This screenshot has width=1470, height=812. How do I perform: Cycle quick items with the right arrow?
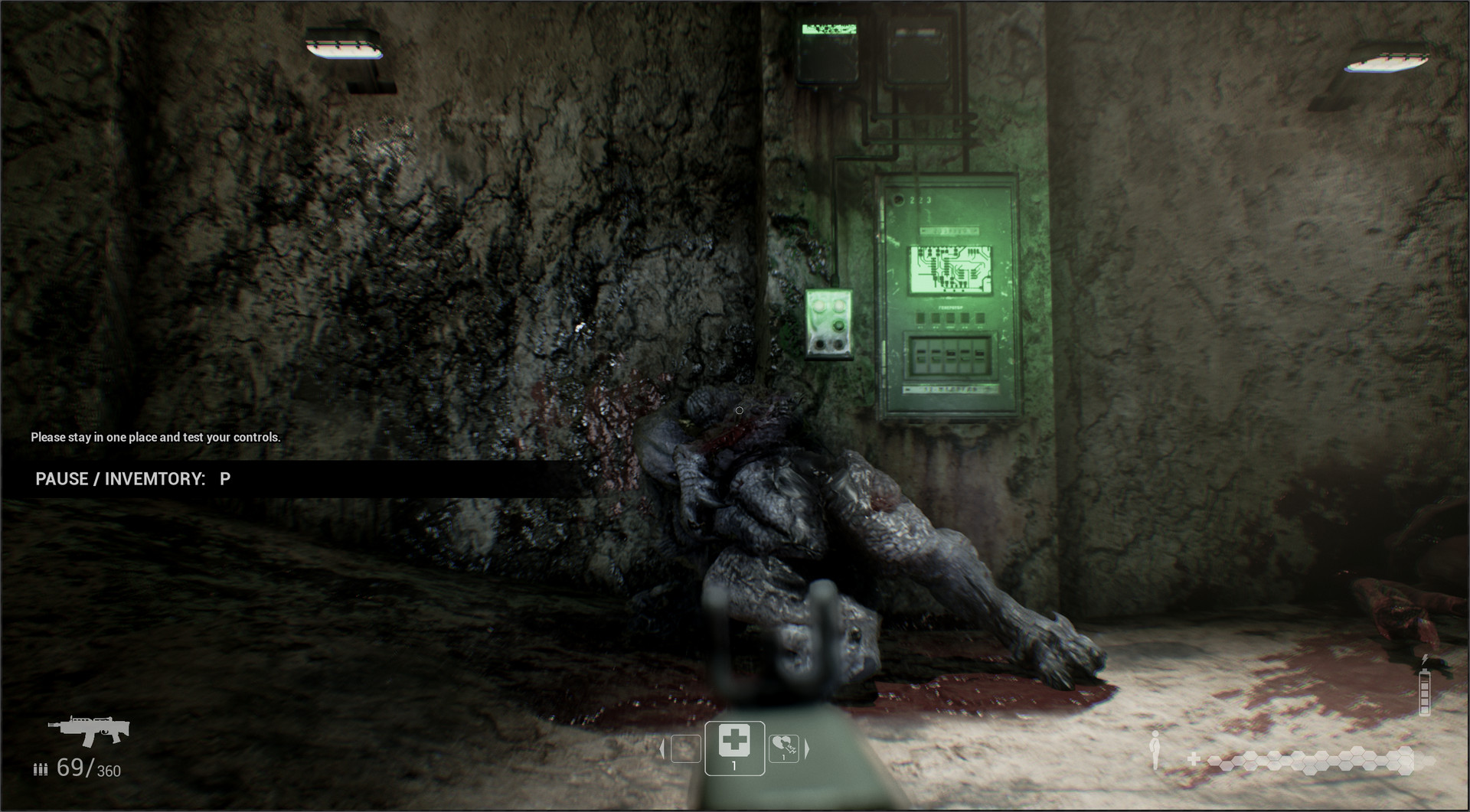point(806,748)
